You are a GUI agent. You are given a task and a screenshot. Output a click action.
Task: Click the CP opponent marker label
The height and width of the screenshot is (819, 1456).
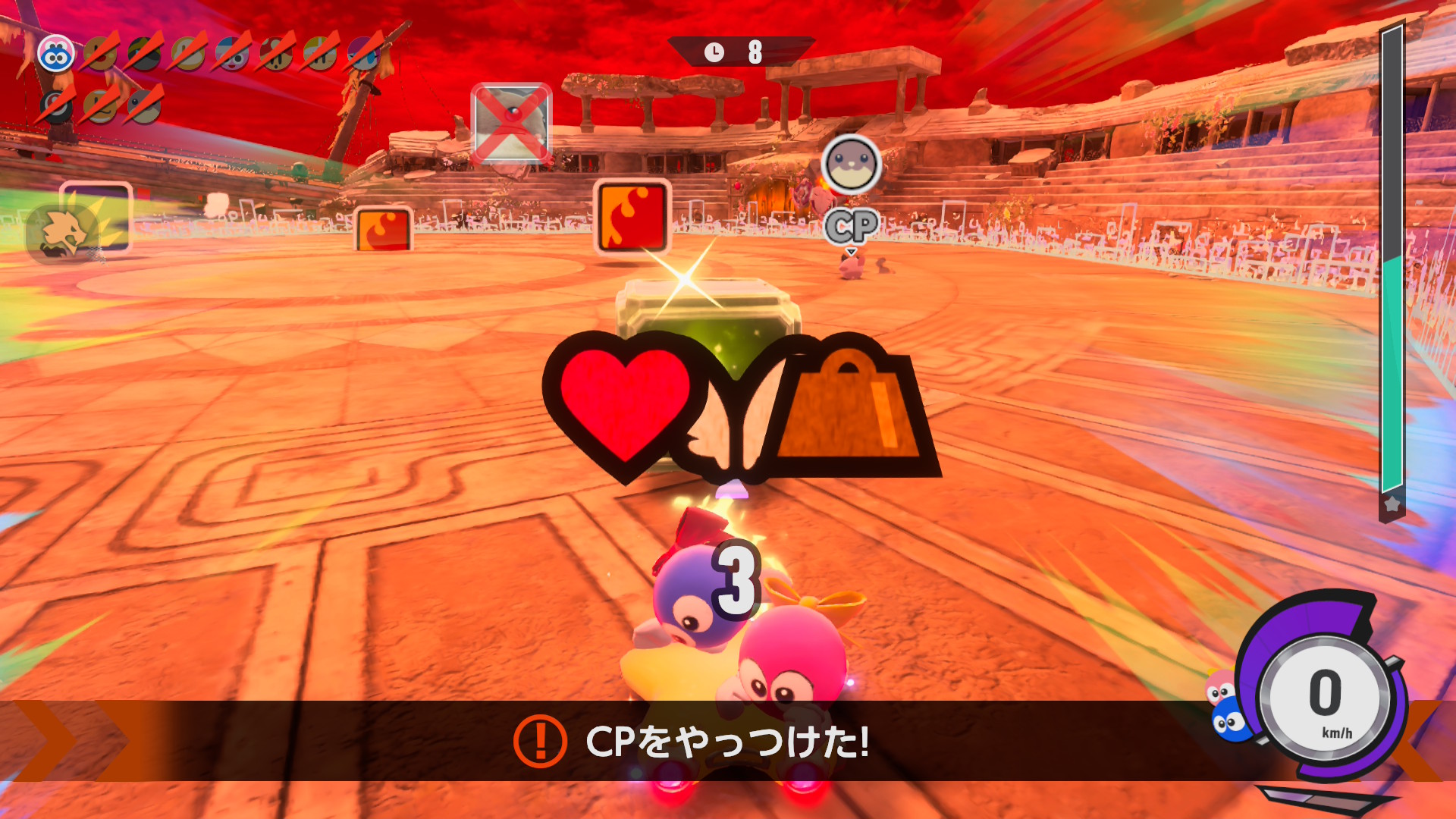click(852, 226)
